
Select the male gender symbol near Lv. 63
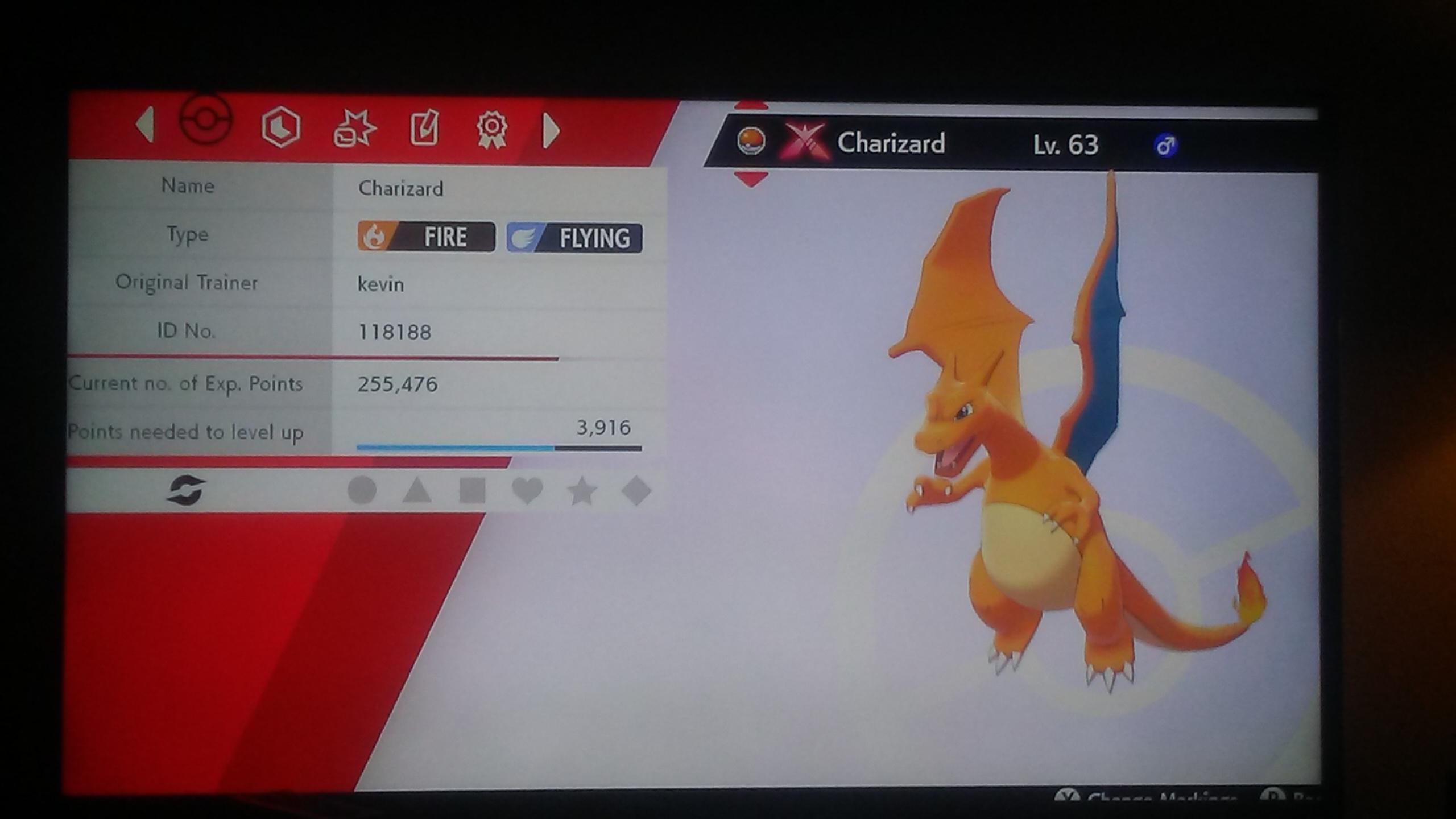pos(1165,145)
